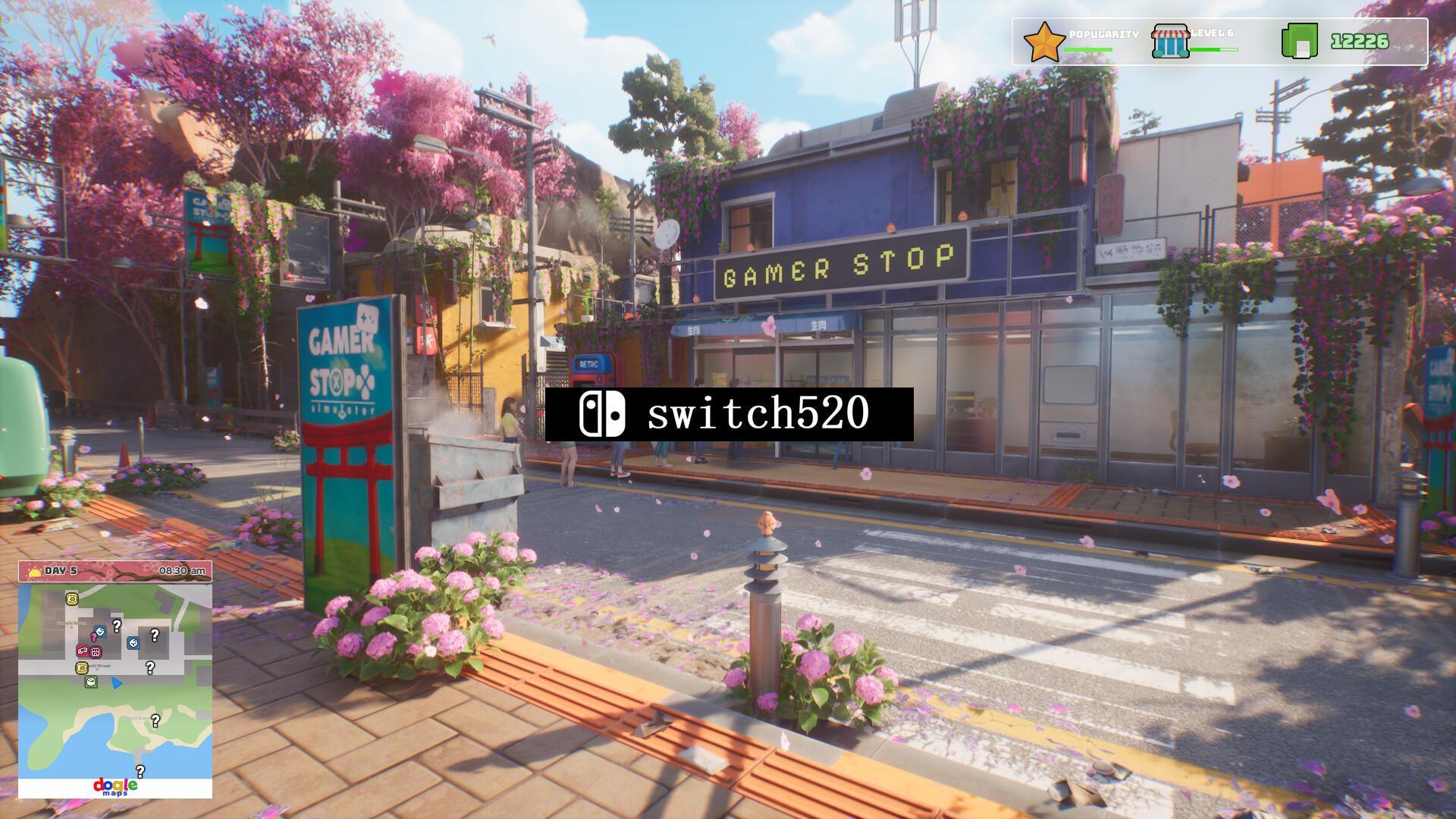Image resolution: width=1456 pixels, height=819 pixels.
Task: Click the sun icon beside DAY 5
Action: [33, 571]
